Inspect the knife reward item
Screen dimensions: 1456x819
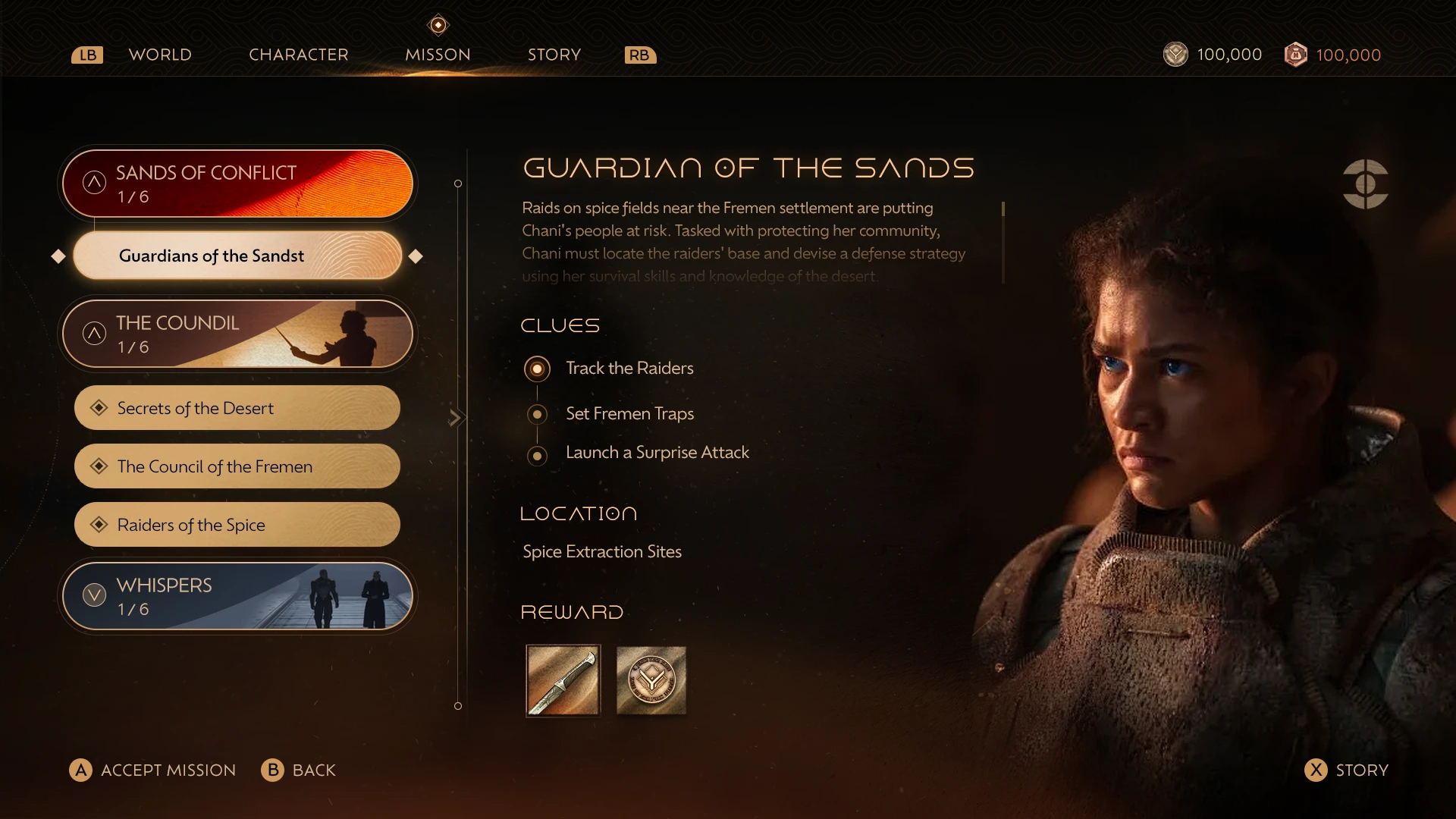563,680
